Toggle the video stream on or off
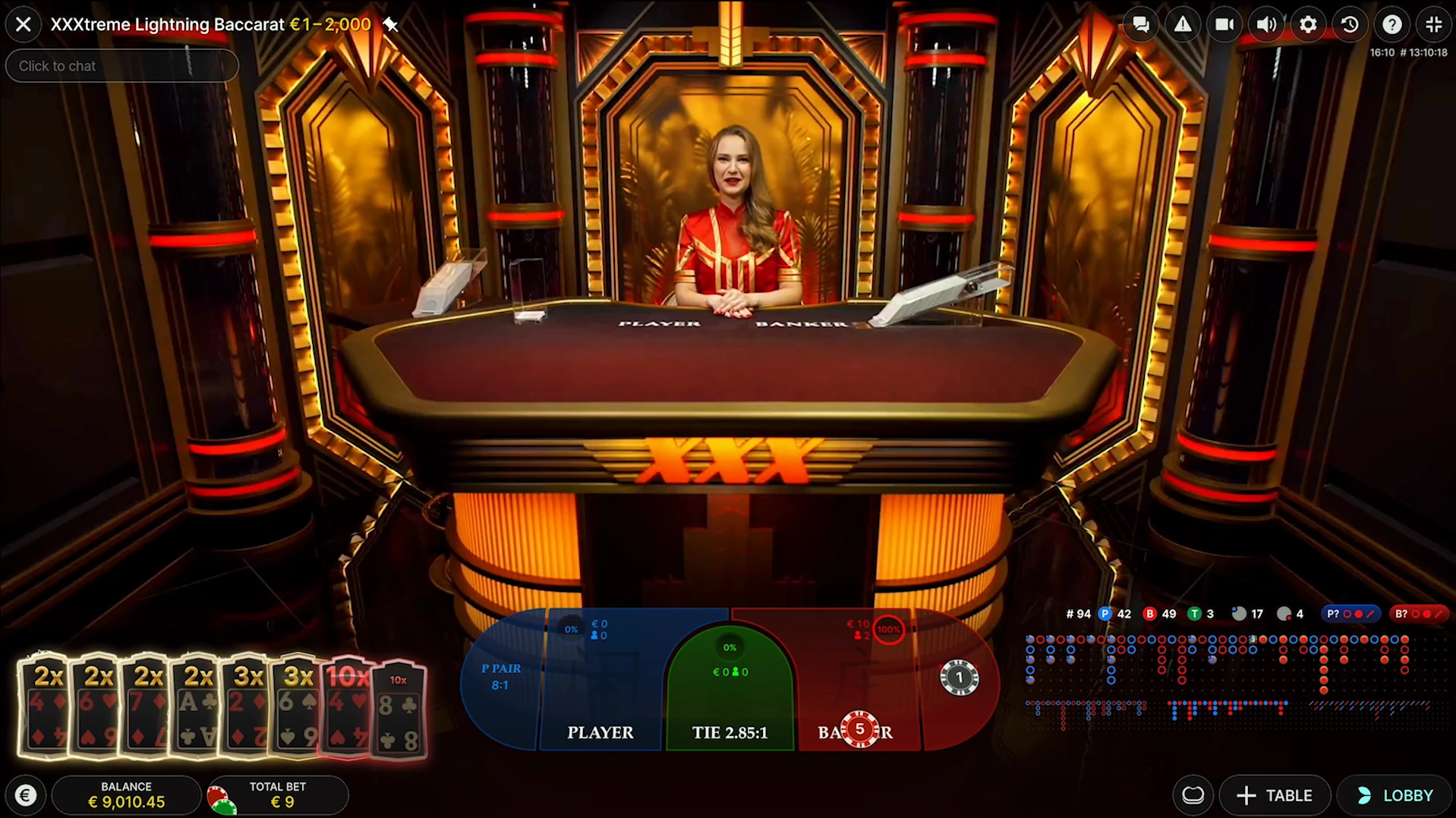The height and width of the screenshot is (818, 1456). 1224,24
